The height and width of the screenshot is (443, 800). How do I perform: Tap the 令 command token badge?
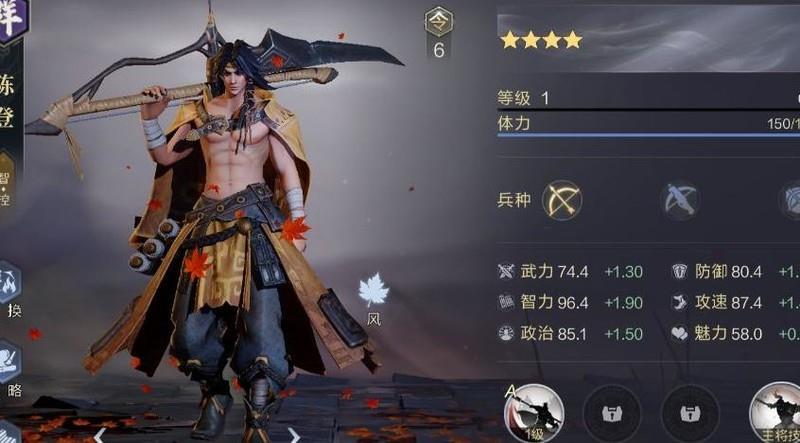[x=438, y=22]
